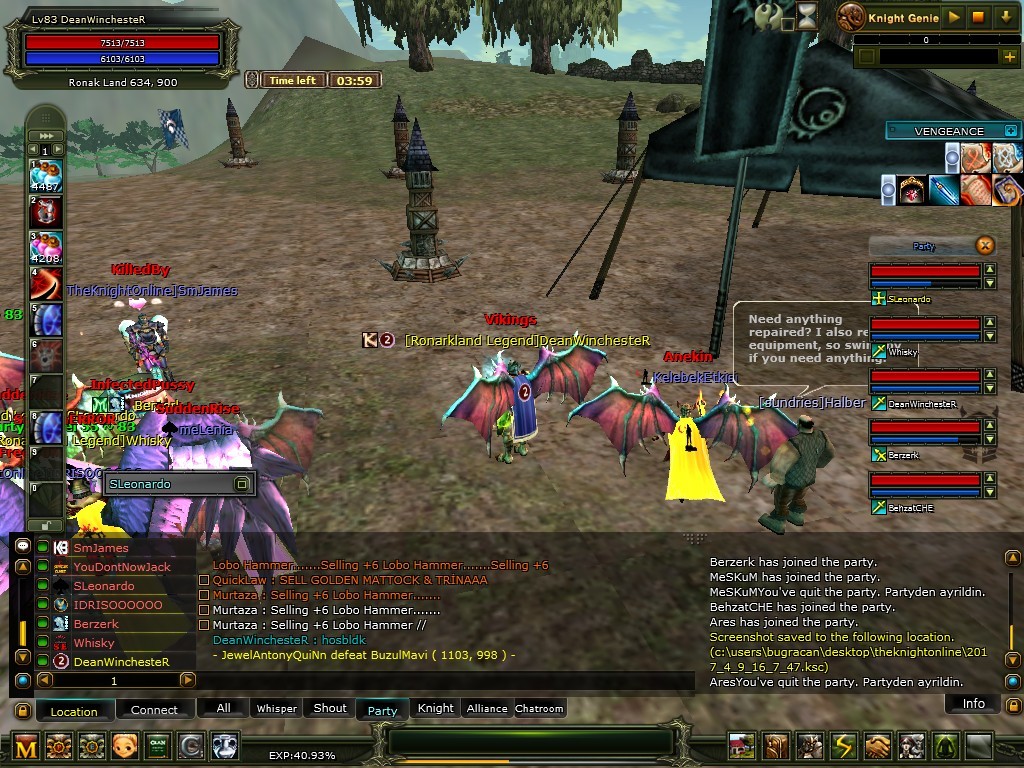Viewport: 1024px width, 768px height.
Task: Show the Chatroom tab
Action: [539, 708]
